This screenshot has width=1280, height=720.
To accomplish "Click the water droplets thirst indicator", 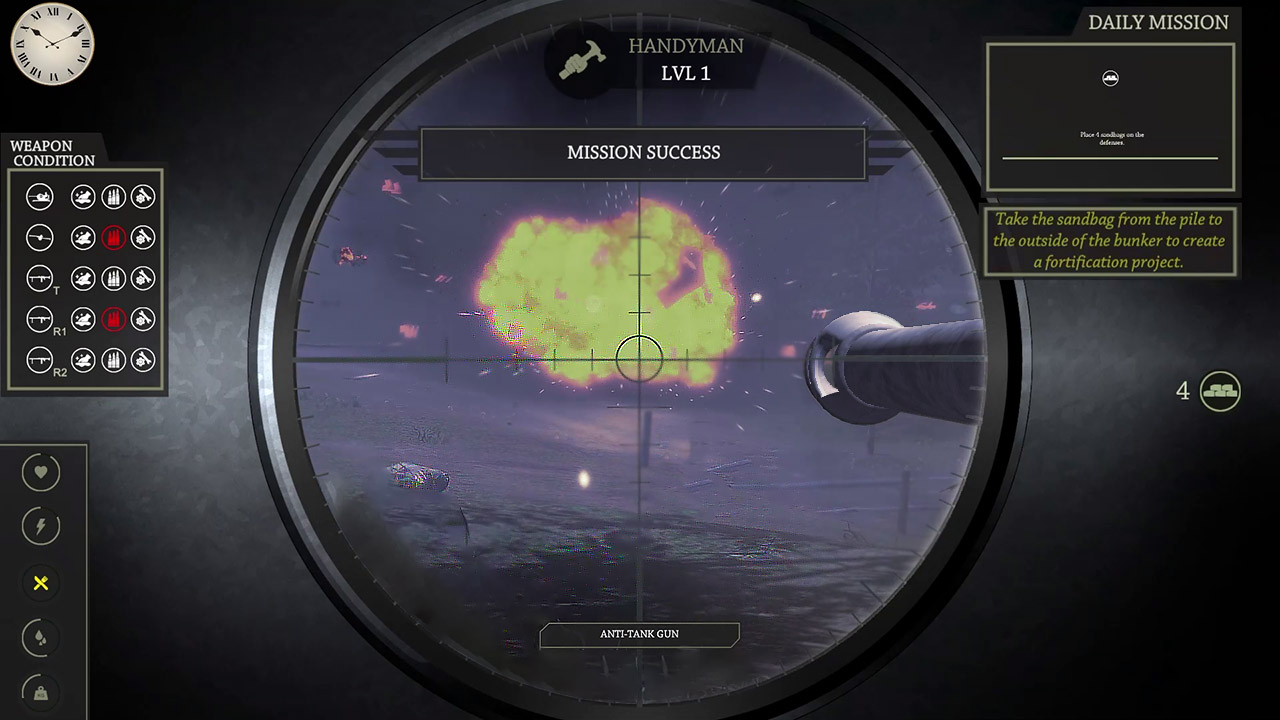I will [x=41, y=639].
